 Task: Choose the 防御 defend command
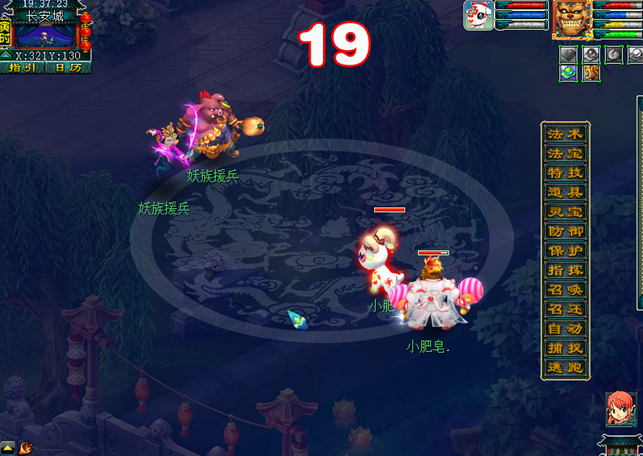(x=565, y=232)
